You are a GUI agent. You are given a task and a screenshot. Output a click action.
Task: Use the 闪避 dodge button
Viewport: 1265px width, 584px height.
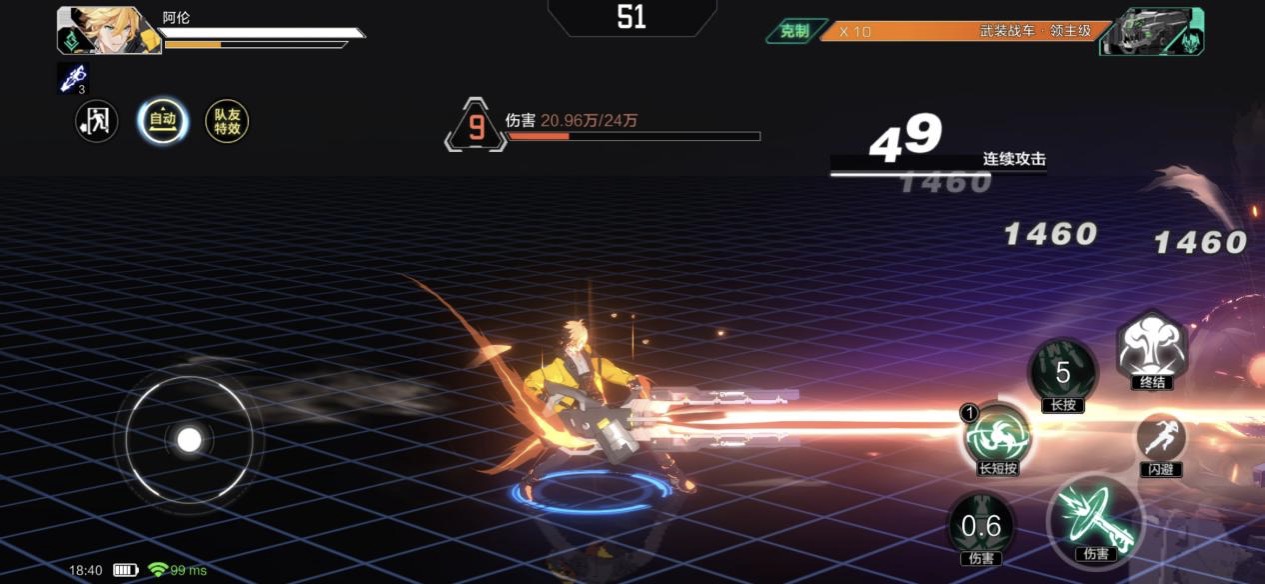(x=1160, y=439)
